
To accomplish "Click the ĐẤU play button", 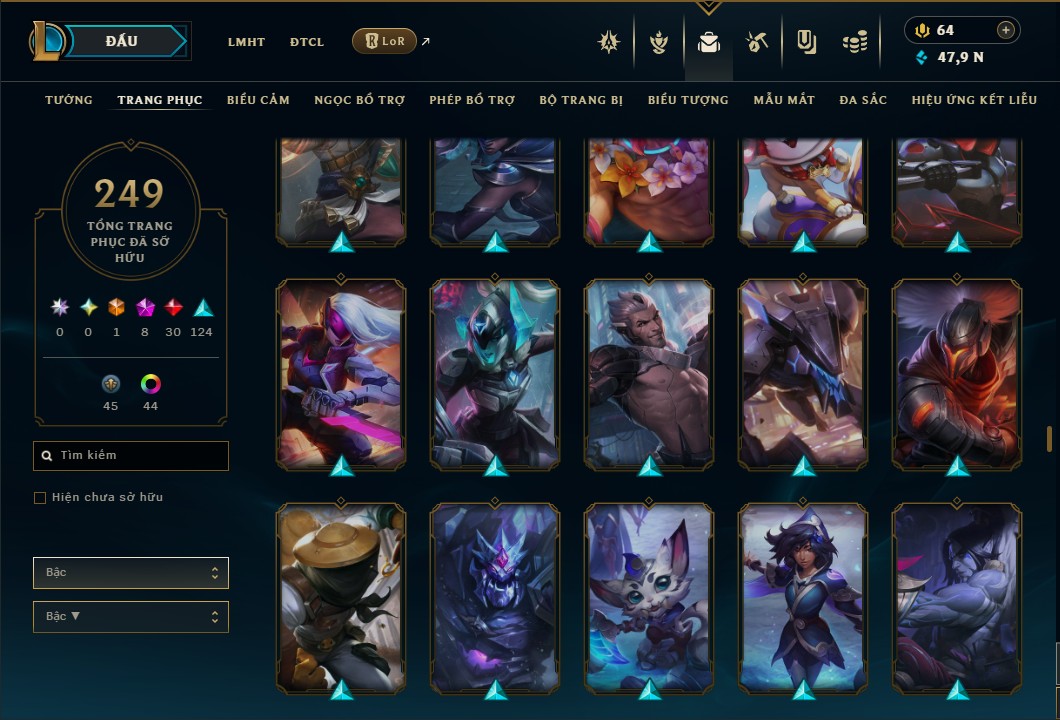I will pyautogui.click(x=121, y=41).
